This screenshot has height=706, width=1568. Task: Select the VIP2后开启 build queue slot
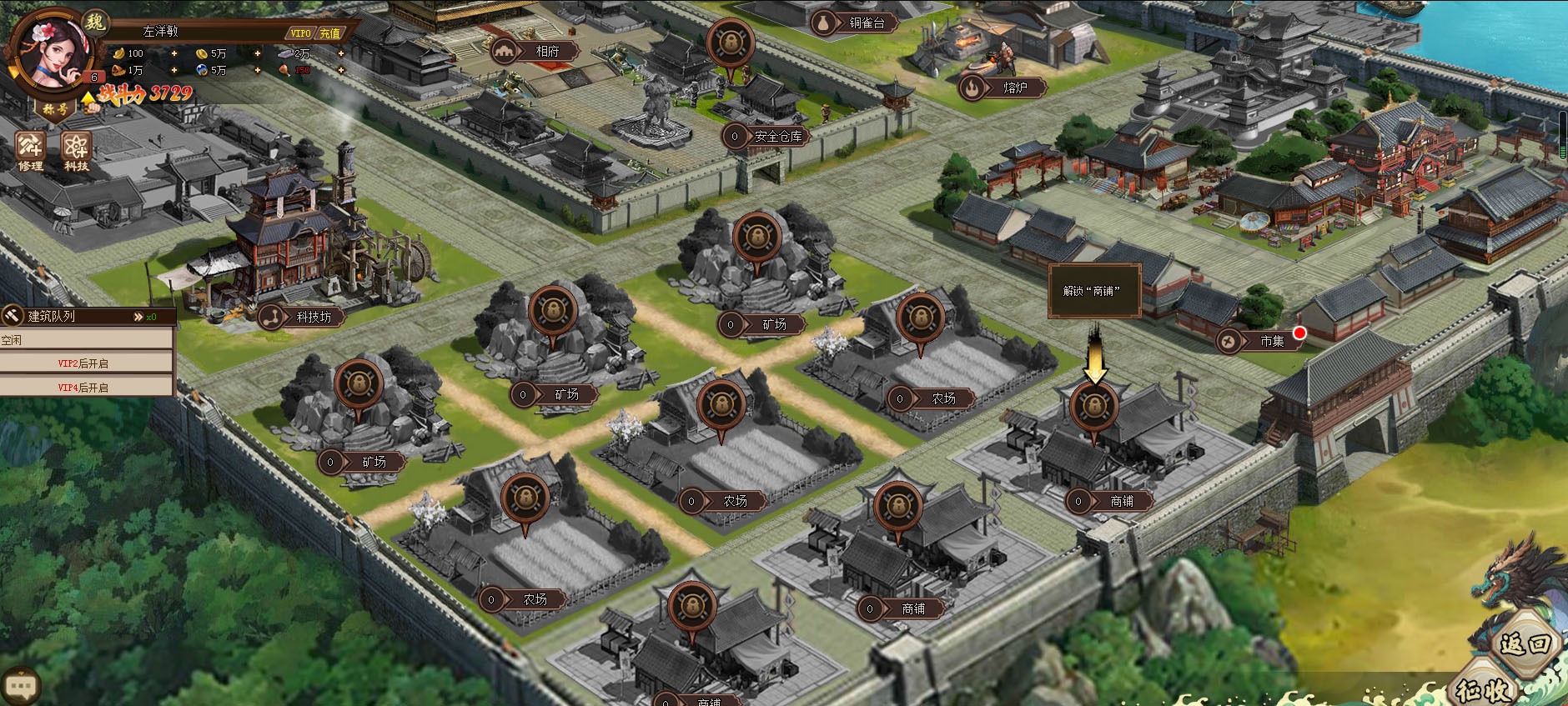[83, 363]
